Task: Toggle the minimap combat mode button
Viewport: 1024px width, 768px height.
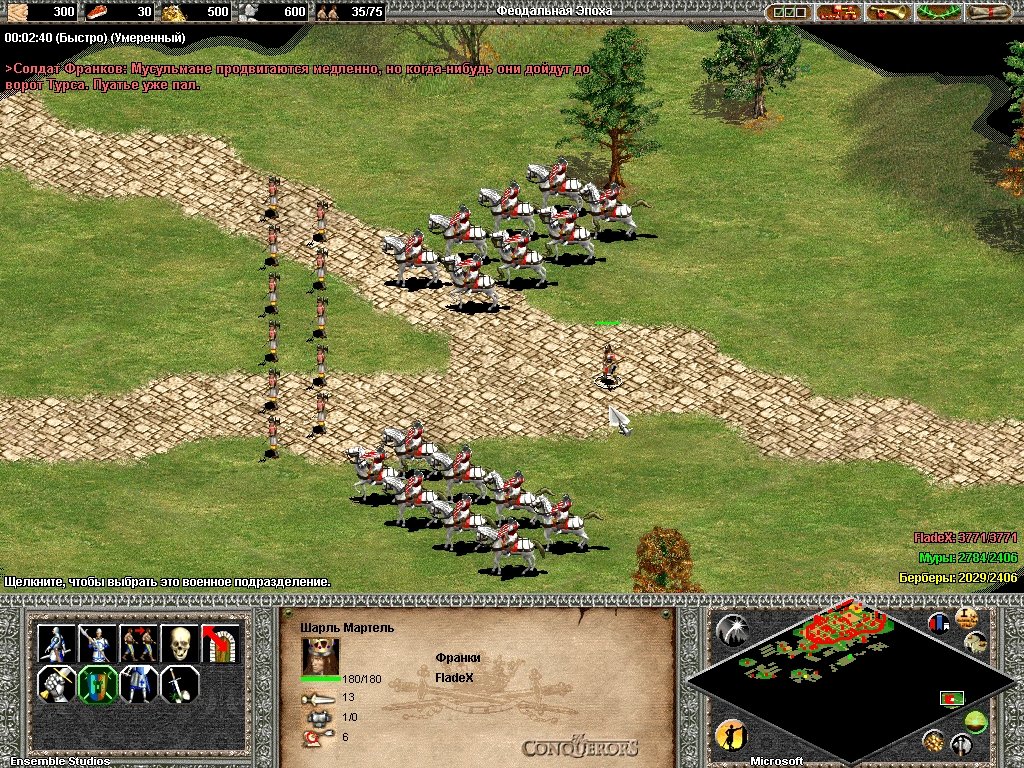Action: pyautogui.click(x=962, y=743)
